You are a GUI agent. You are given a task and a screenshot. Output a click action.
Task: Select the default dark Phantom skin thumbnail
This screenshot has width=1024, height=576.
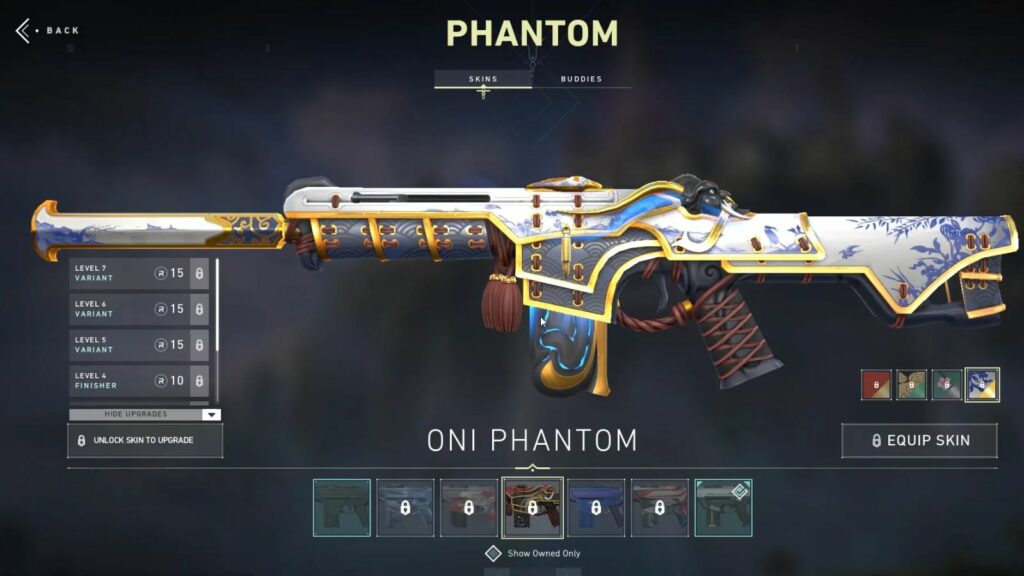click(x=342, y=508)
